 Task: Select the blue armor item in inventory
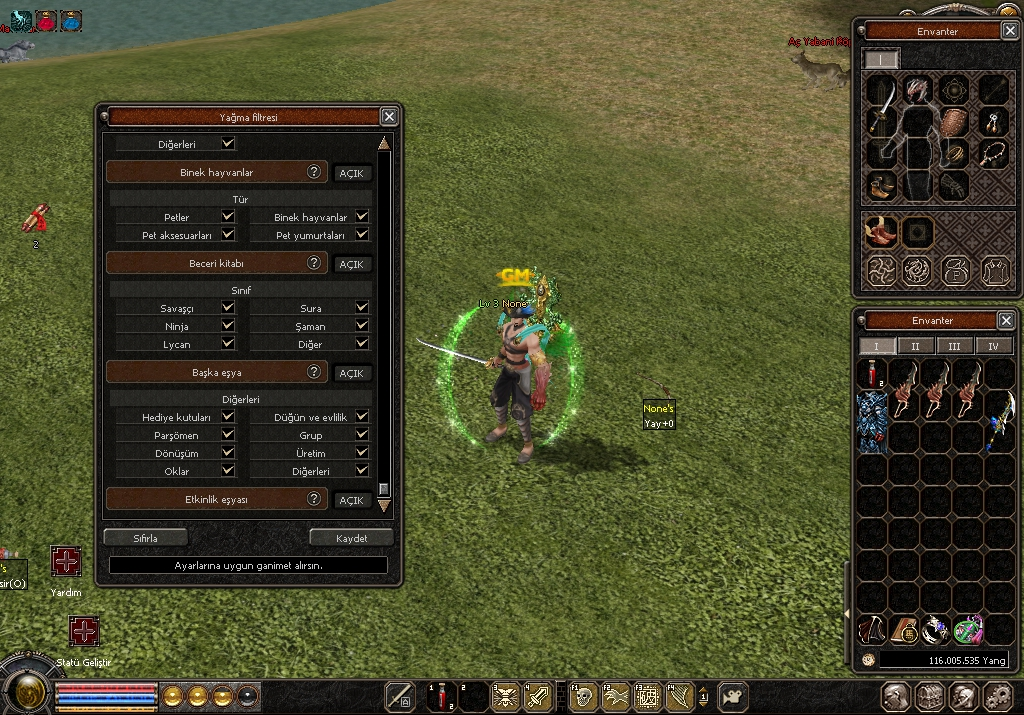872,421
